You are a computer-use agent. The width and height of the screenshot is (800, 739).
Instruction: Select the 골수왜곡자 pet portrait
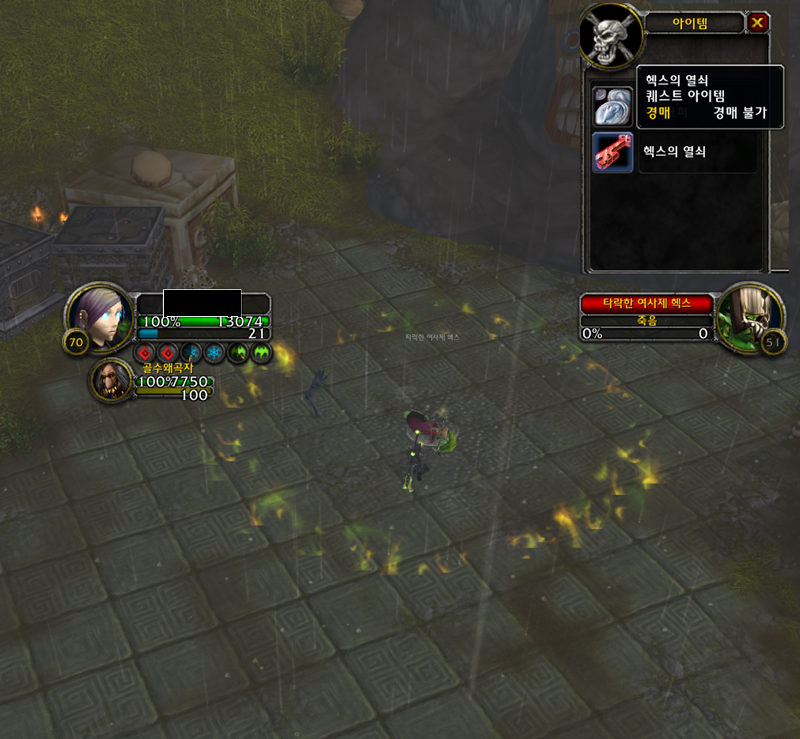coord(111,380)
